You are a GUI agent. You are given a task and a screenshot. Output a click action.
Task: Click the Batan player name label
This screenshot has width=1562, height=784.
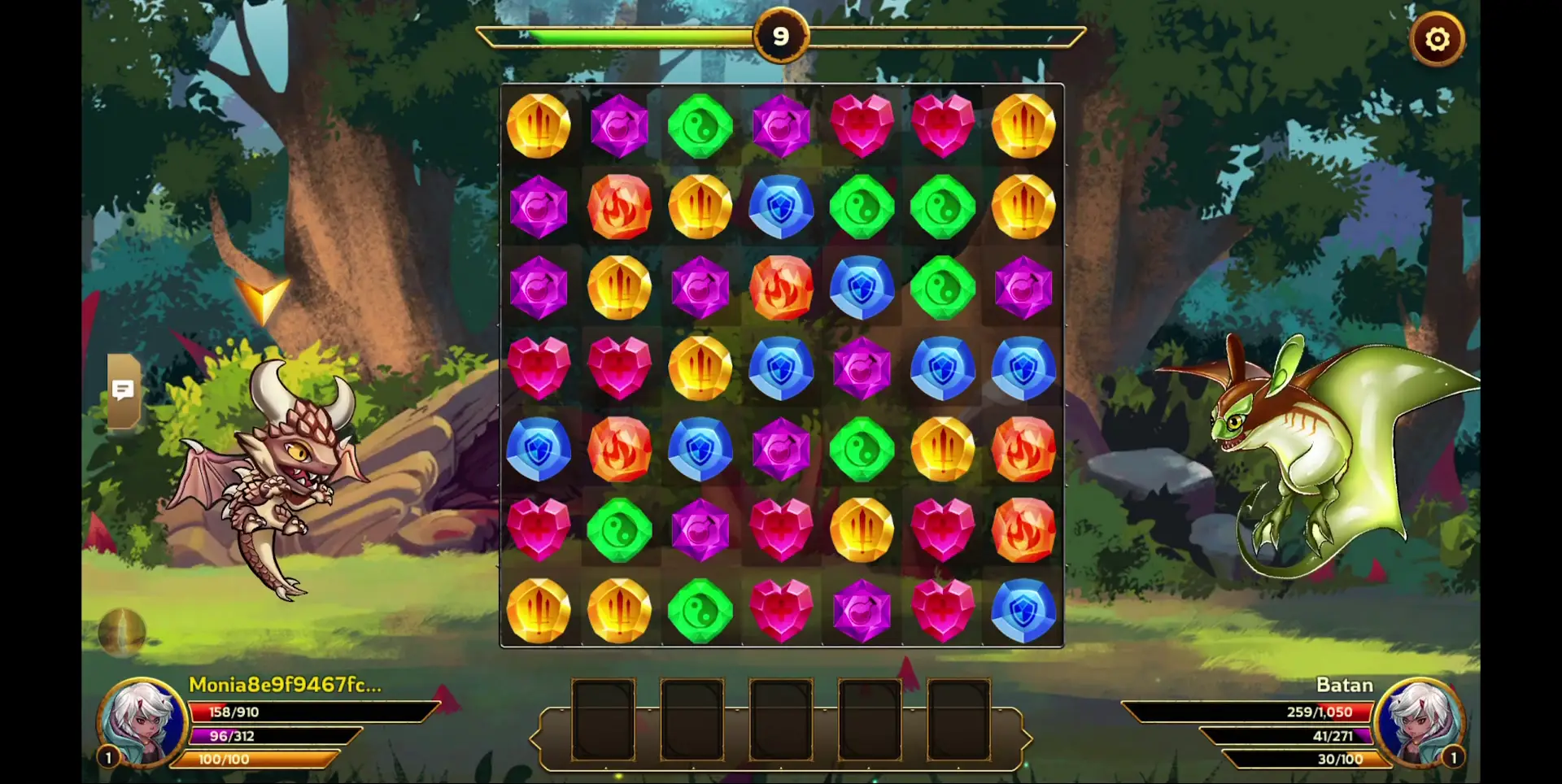(x=1345, y=686)
